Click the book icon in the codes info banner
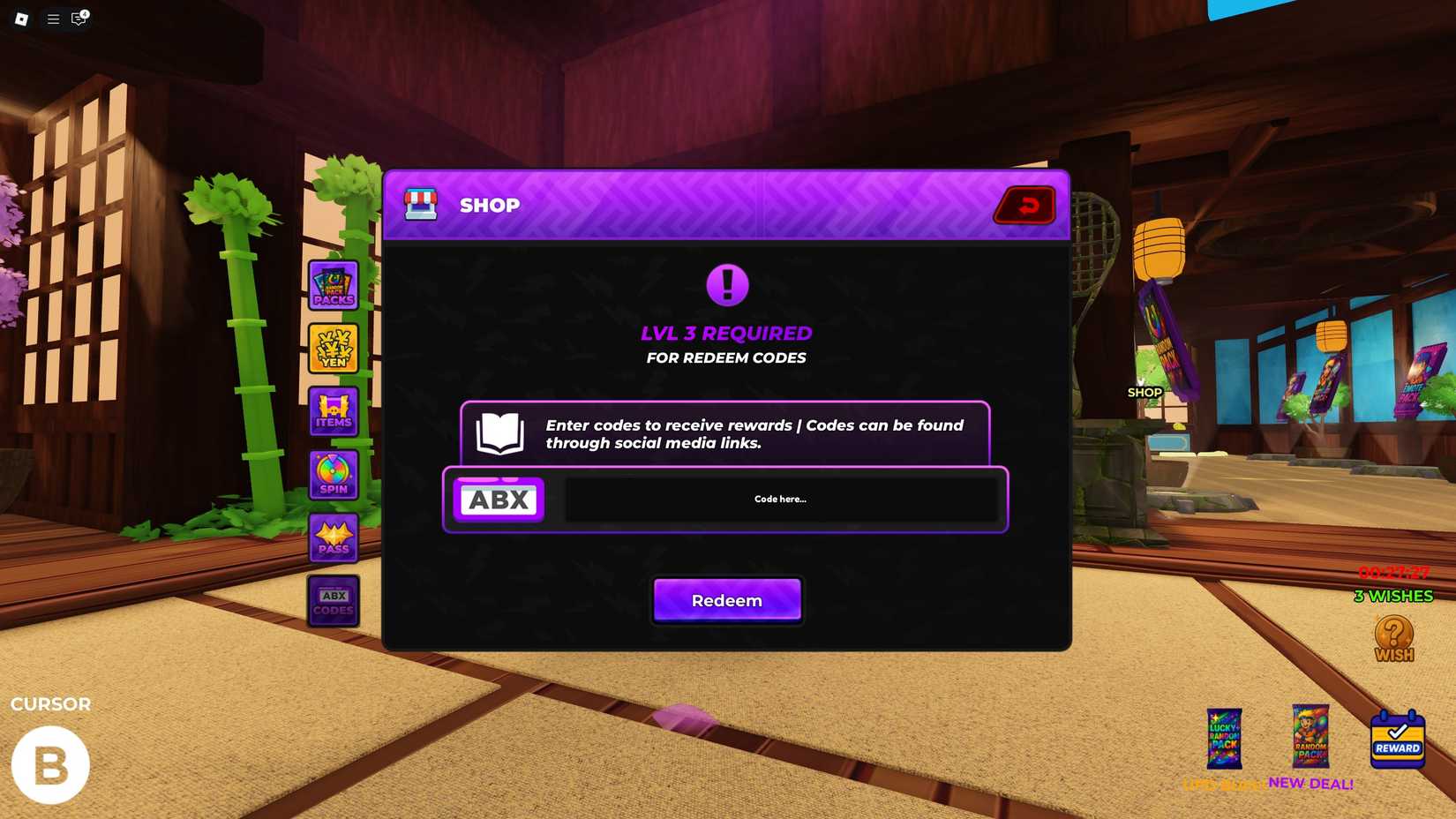Viewport: 1456px width, 819px height. tap(499, 432)
